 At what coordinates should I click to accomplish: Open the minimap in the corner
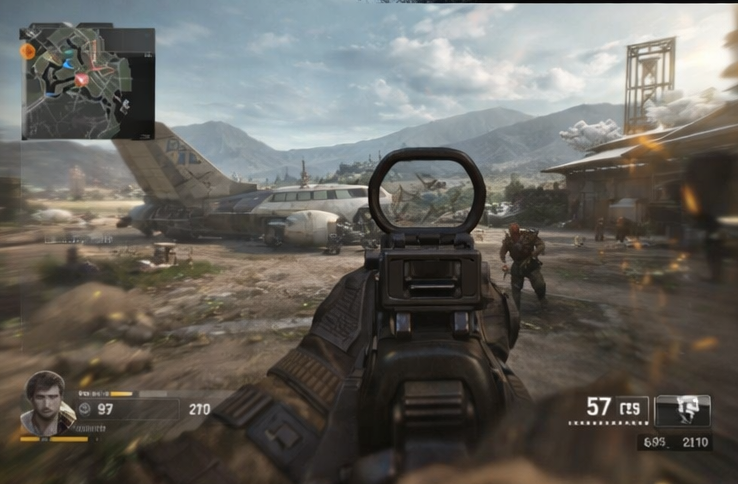click(x=88, y=82)
